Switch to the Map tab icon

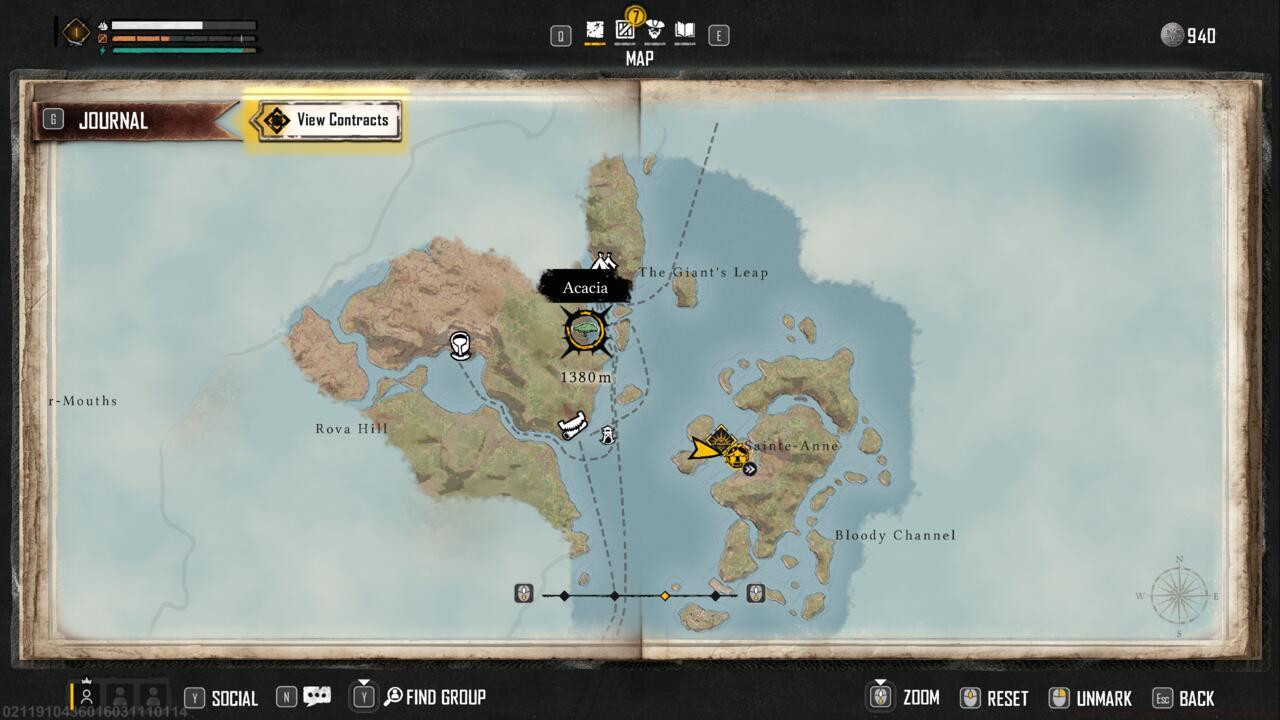[595, 31]
